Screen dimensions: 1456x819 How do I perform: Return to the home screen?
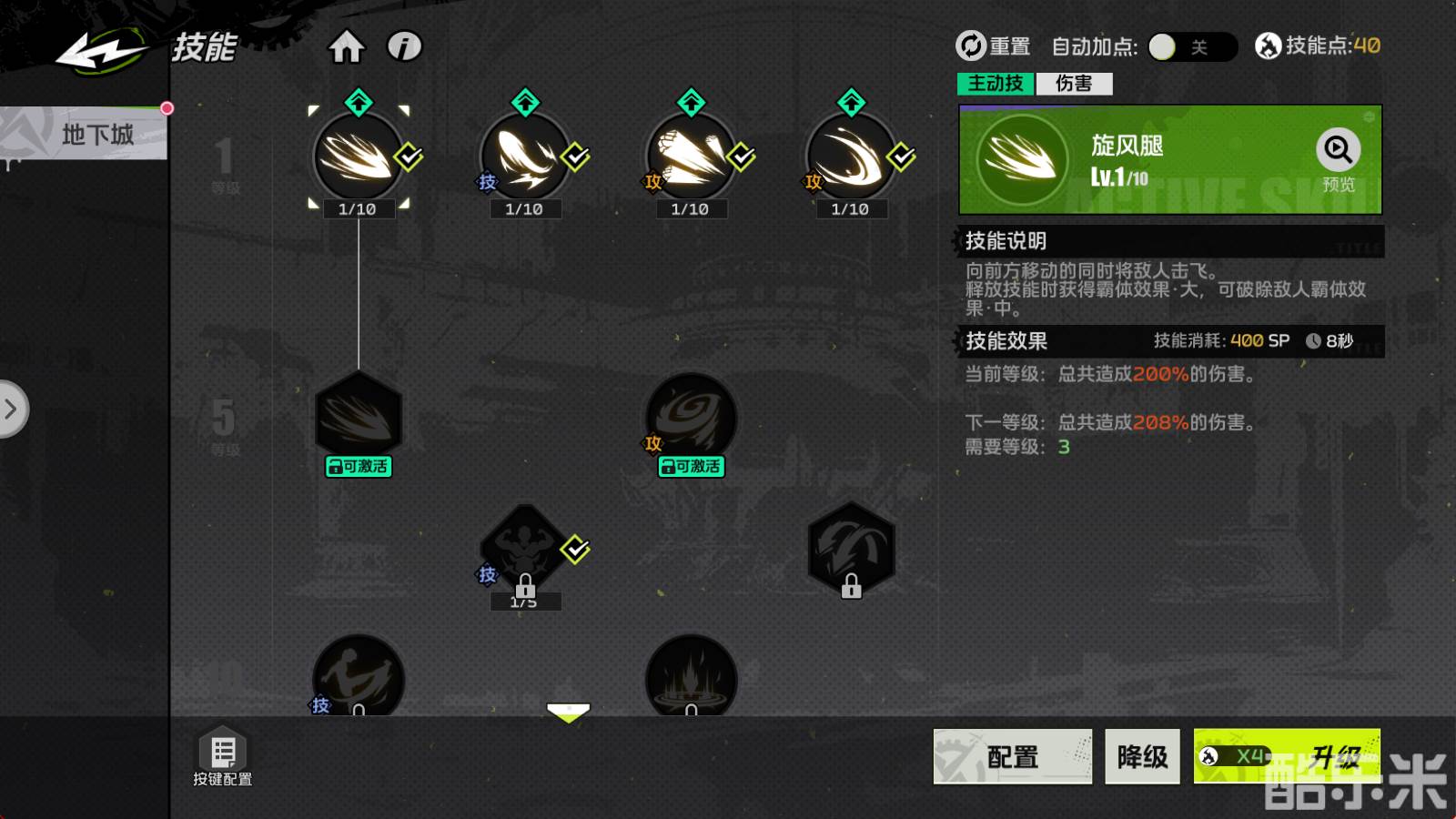pyautogui.click(x=346, y=46)
